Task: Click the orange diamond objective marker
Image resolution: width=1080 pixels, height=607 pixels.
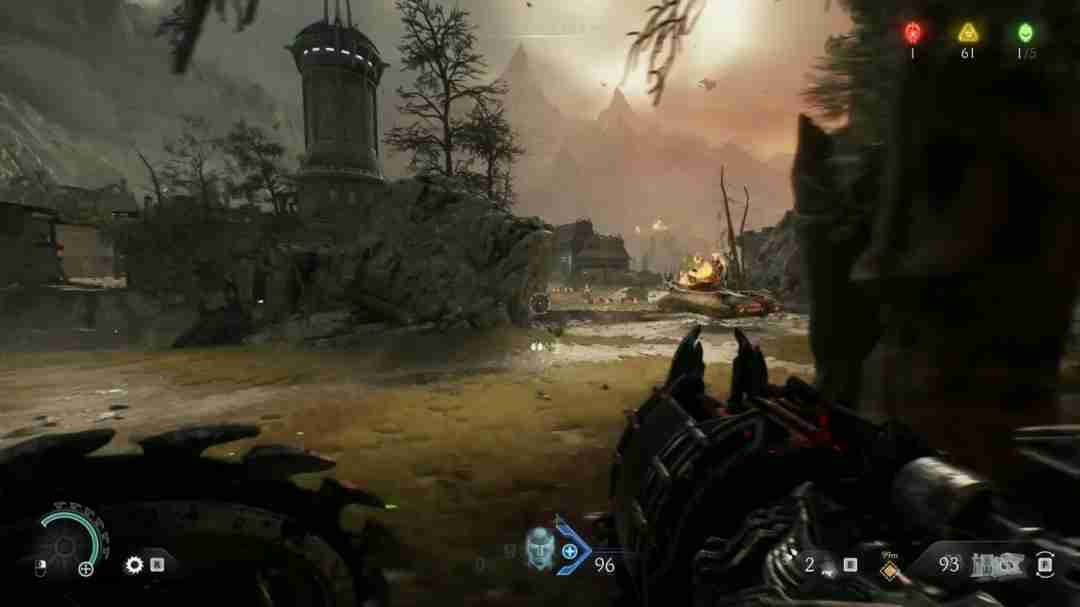Action: tap(885, 570)
